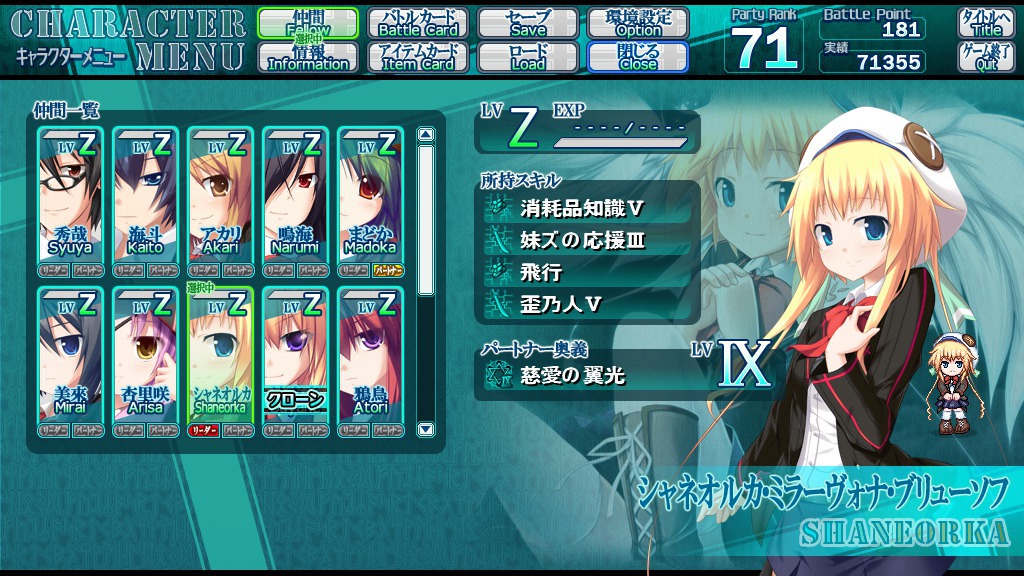
Task: Click the Save button
Action: tap(528, 23)
